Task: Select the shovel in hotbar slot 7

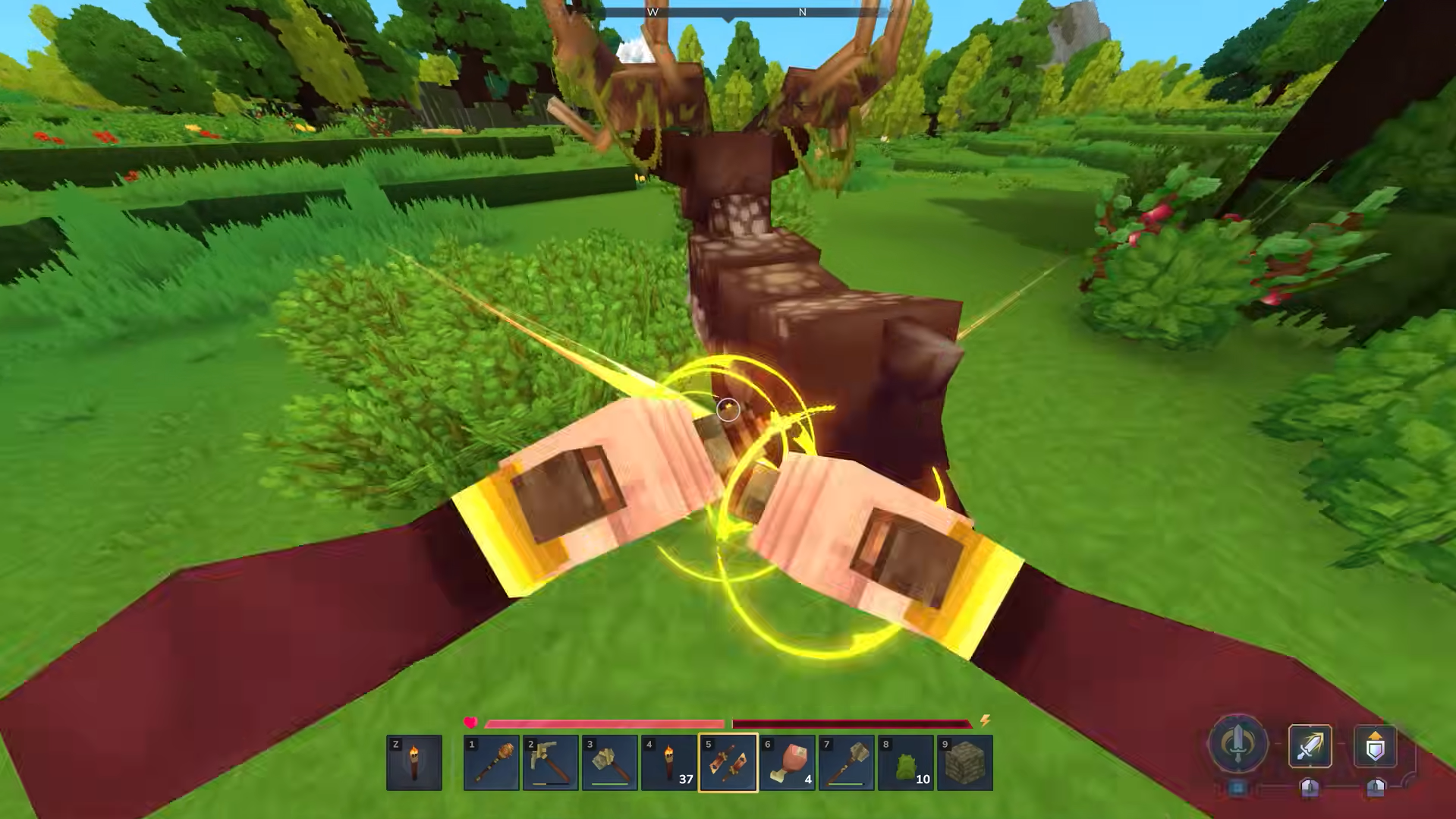Action: [847, 761]
